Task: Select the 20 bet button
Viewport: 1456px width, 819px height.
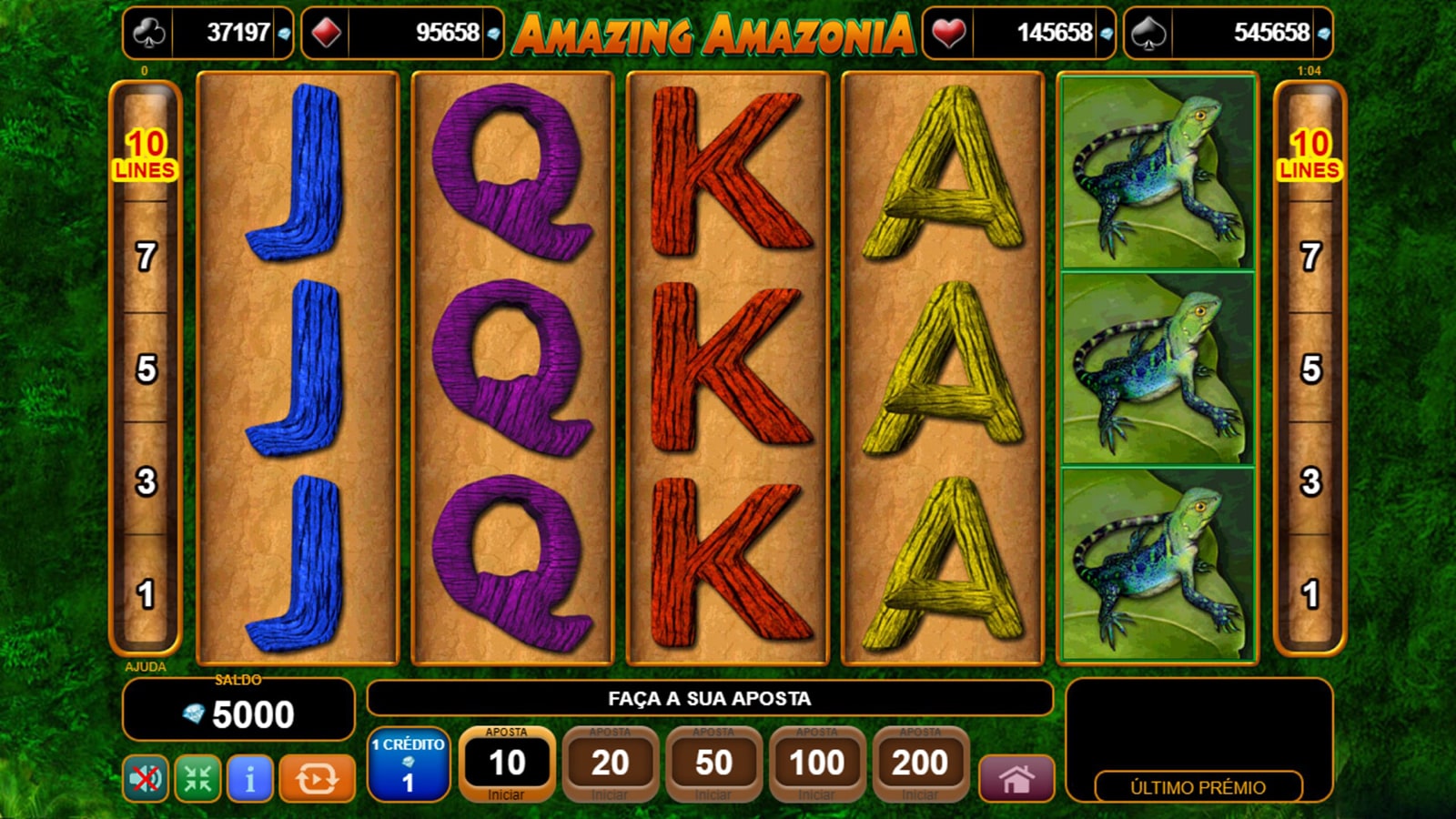Action: coord(610,763)
